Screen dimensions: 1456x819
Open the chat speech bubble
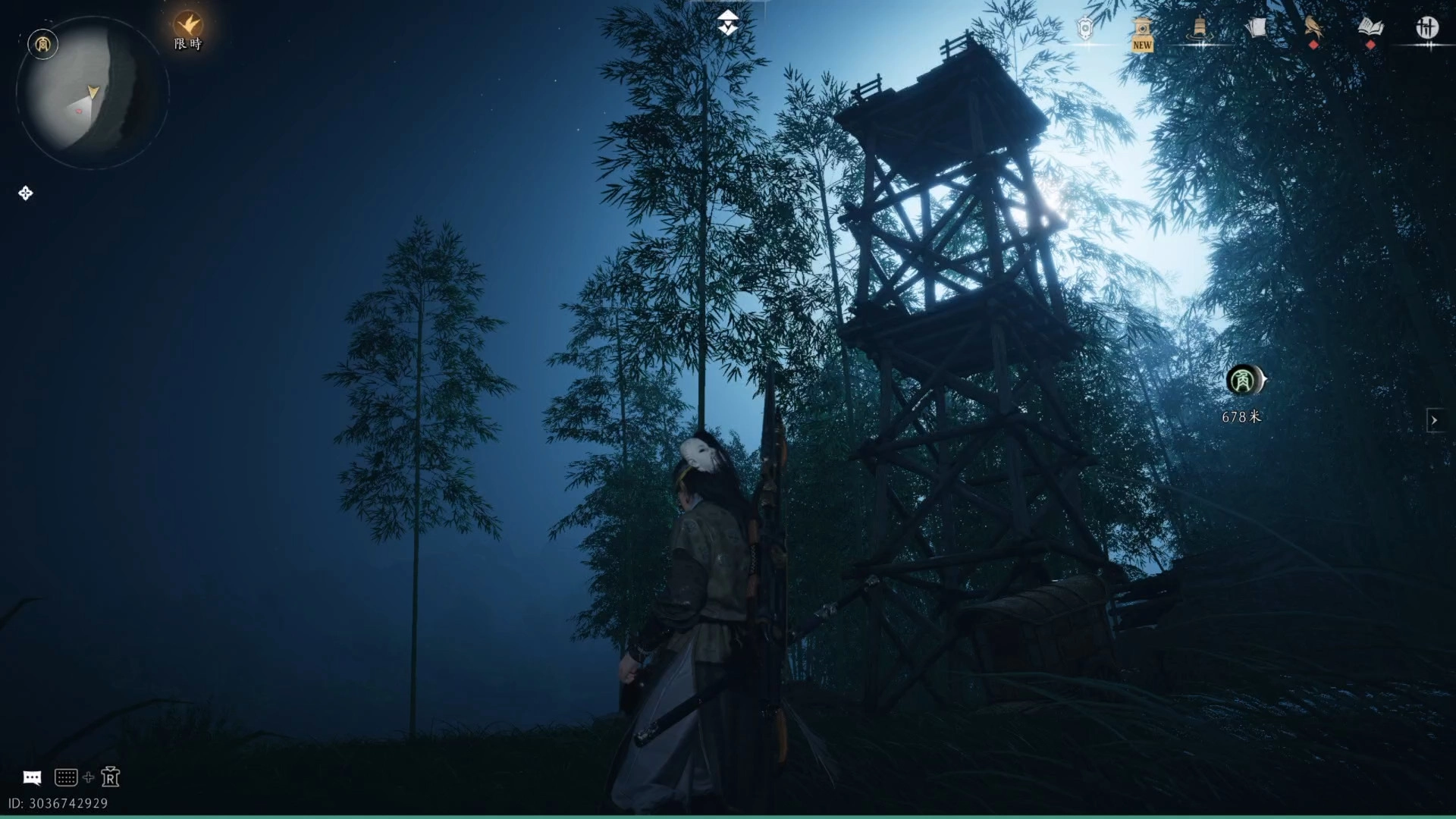pos(32,777)
